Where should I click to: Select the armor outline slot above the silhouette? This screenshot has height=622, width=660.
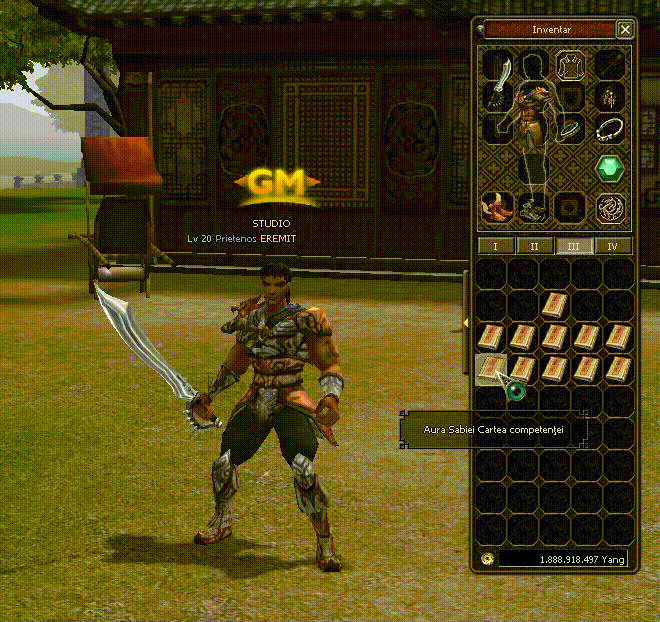pos(572,66)
